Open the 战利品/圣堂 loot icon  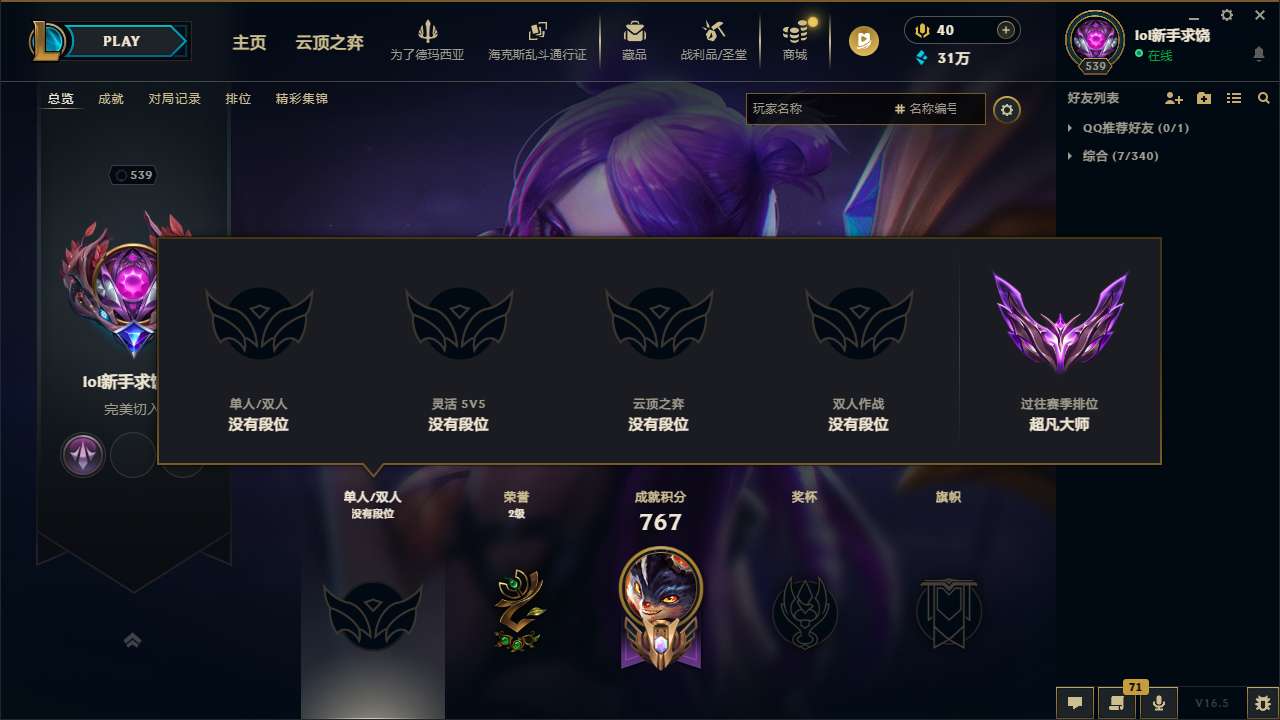click(x=714, y=30)
